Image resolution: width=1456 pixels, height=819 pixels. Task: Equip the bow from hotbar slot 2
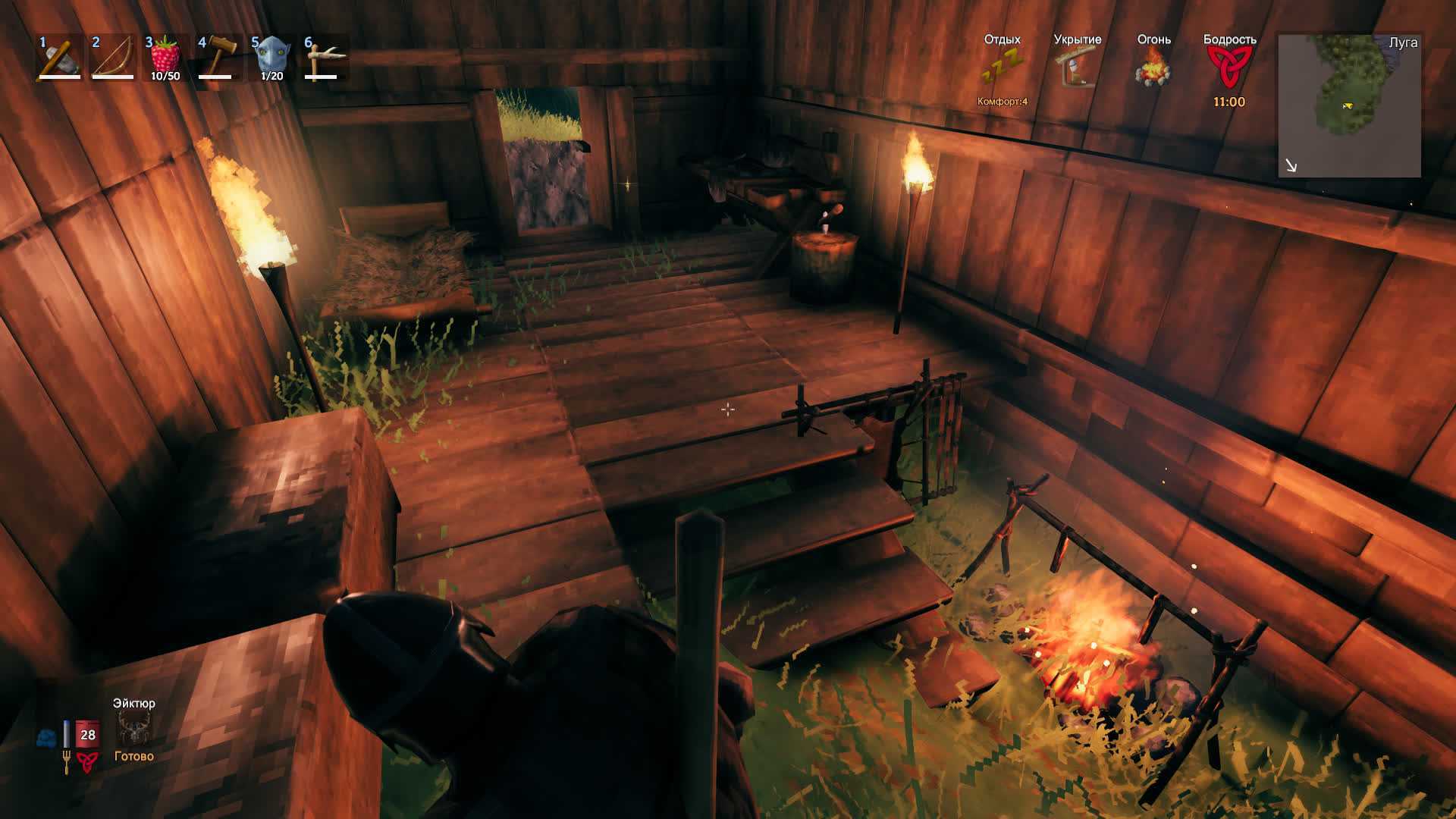(112, 57)
